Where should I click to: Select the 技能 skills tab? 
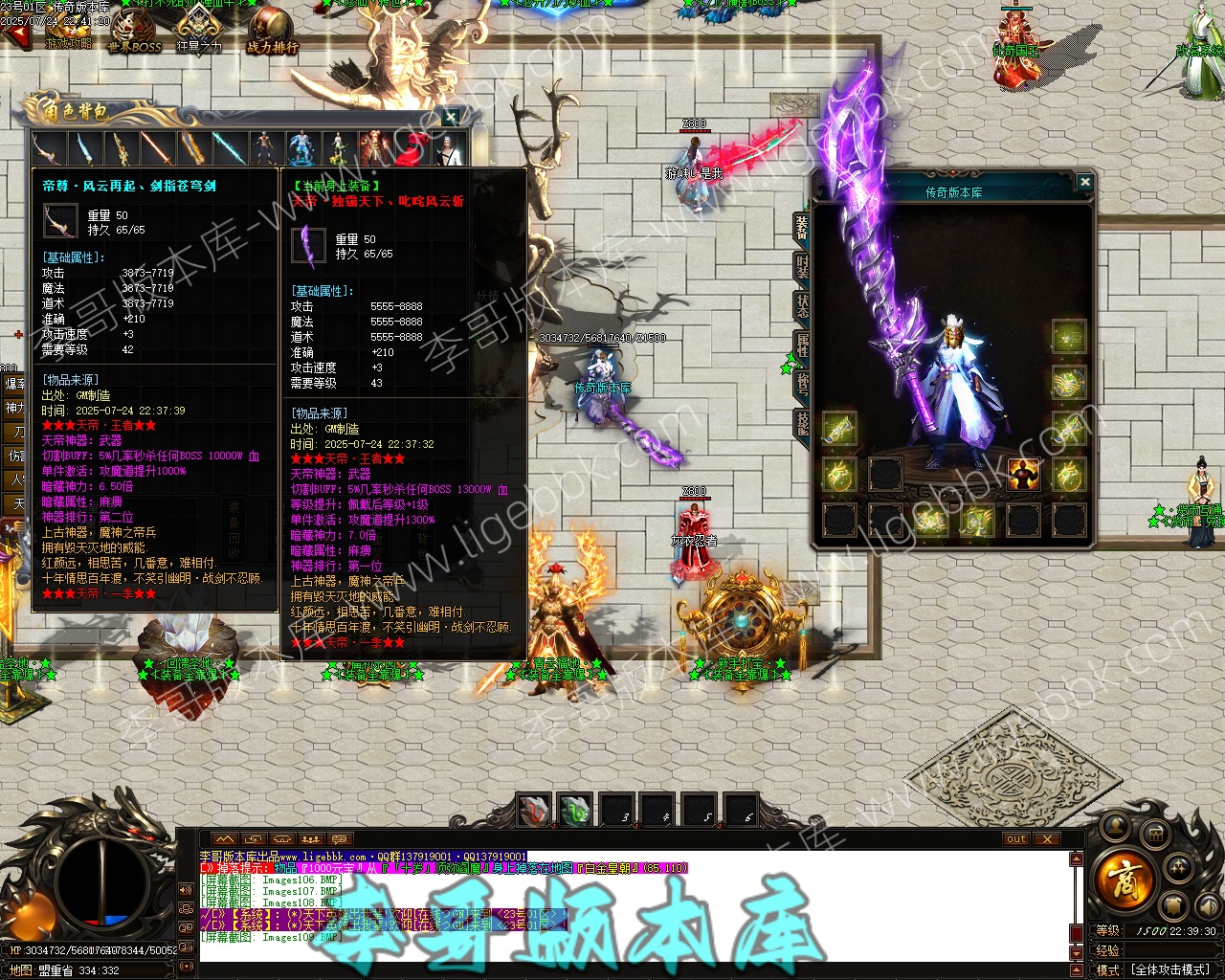(801, 424)
